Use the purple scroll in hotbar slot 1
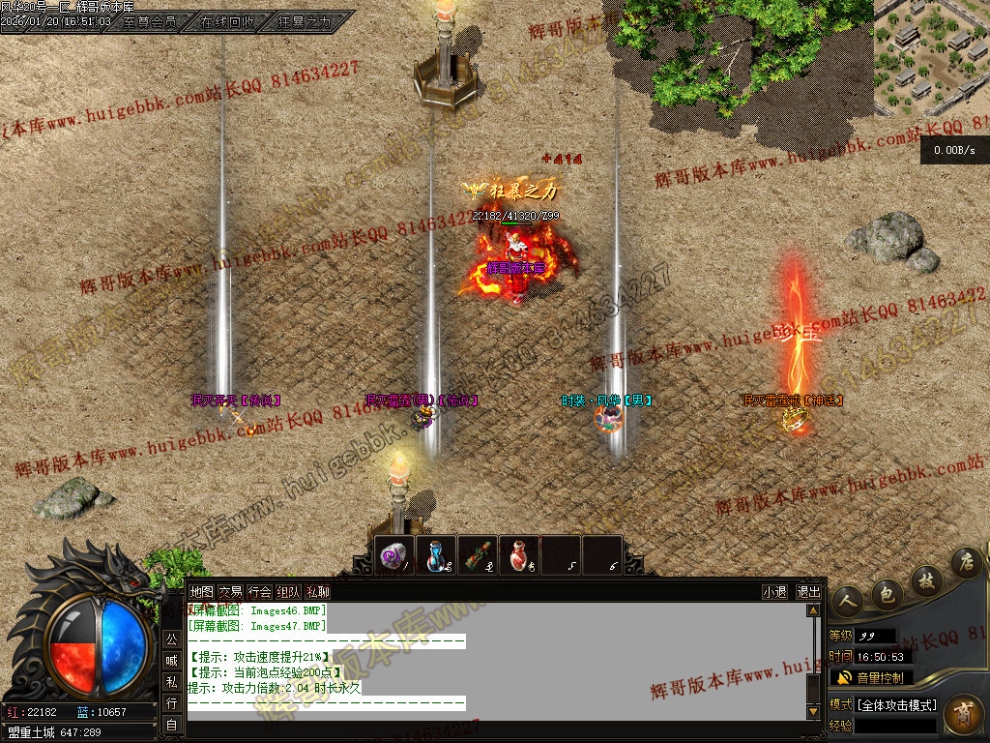 (395, 556)
